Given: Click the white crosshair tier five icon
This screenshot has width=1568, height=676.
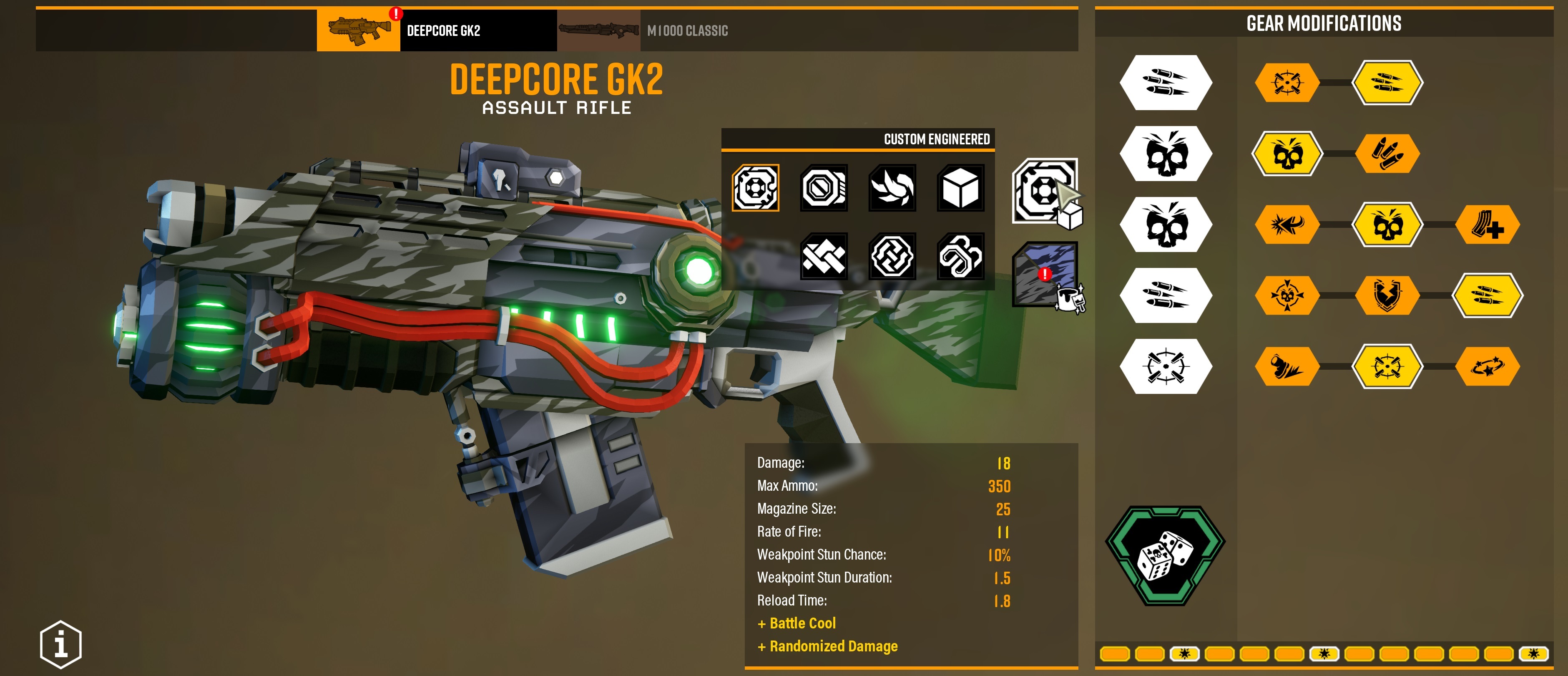Looking at the screenshot, I should [x=1166, y=366].
